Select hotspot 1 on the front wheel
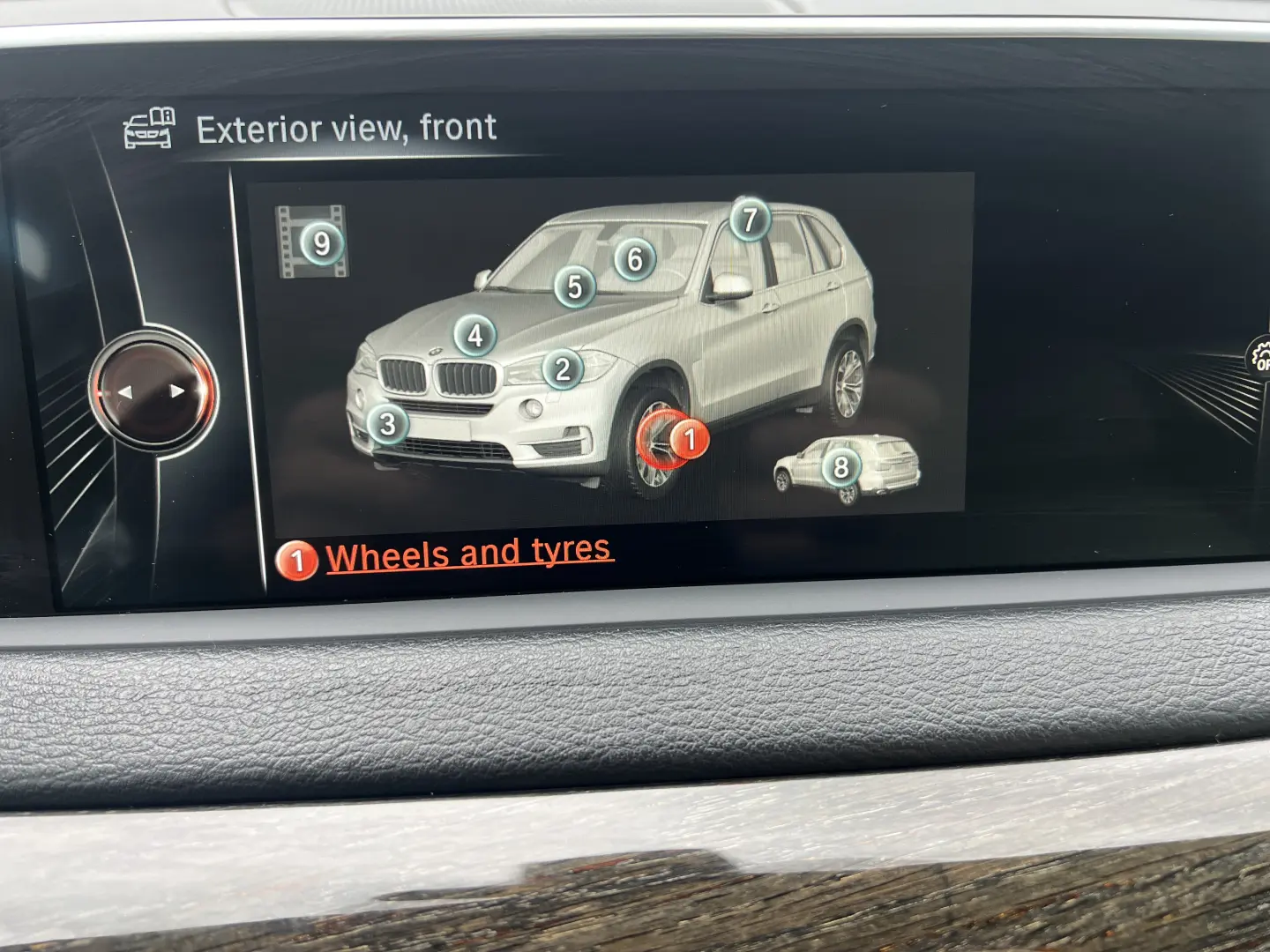The image size is (1270, 952). point(690,438)
